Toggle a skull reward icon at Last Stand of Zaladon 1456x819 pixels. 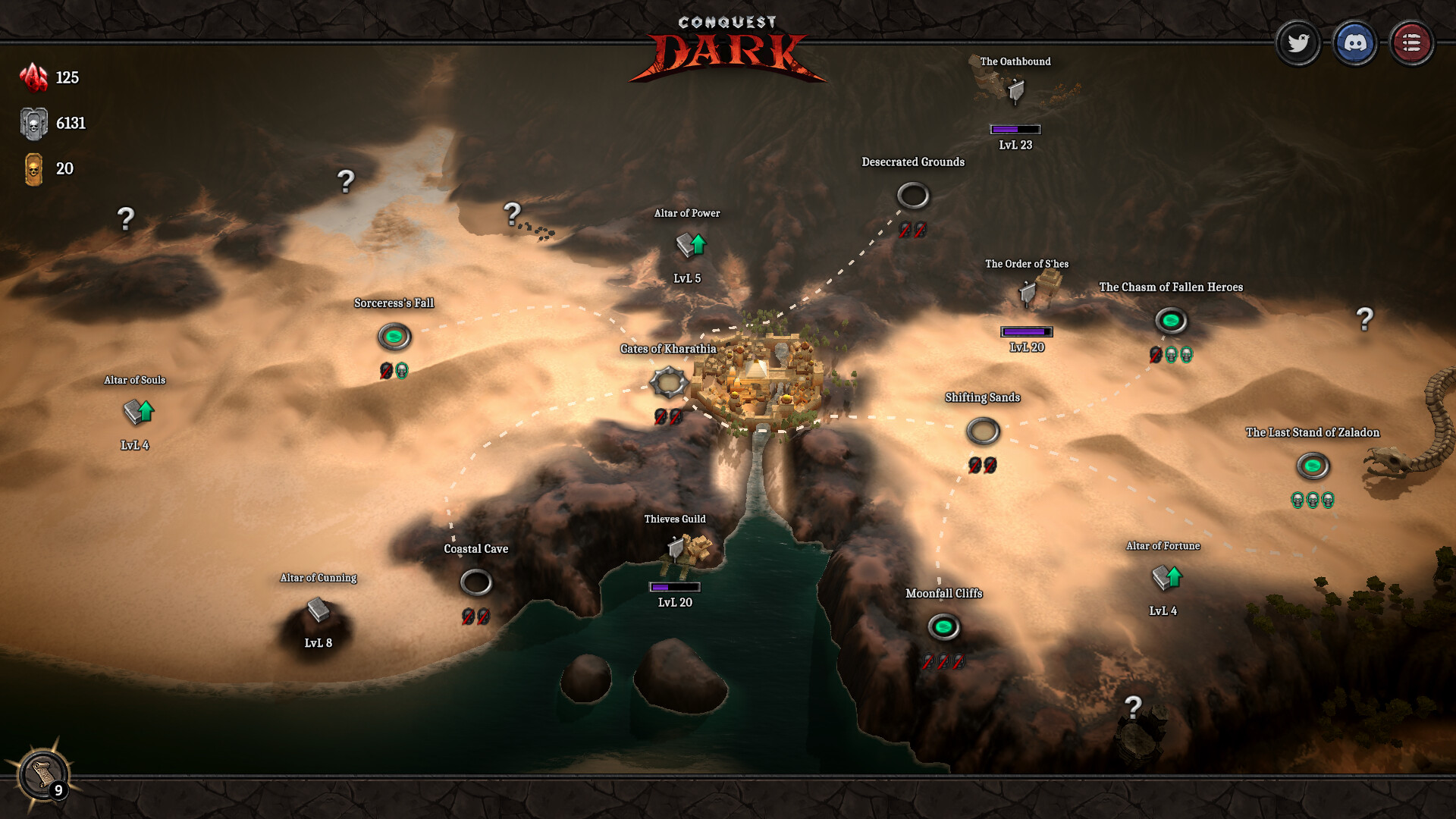[x=1311, y=500]
